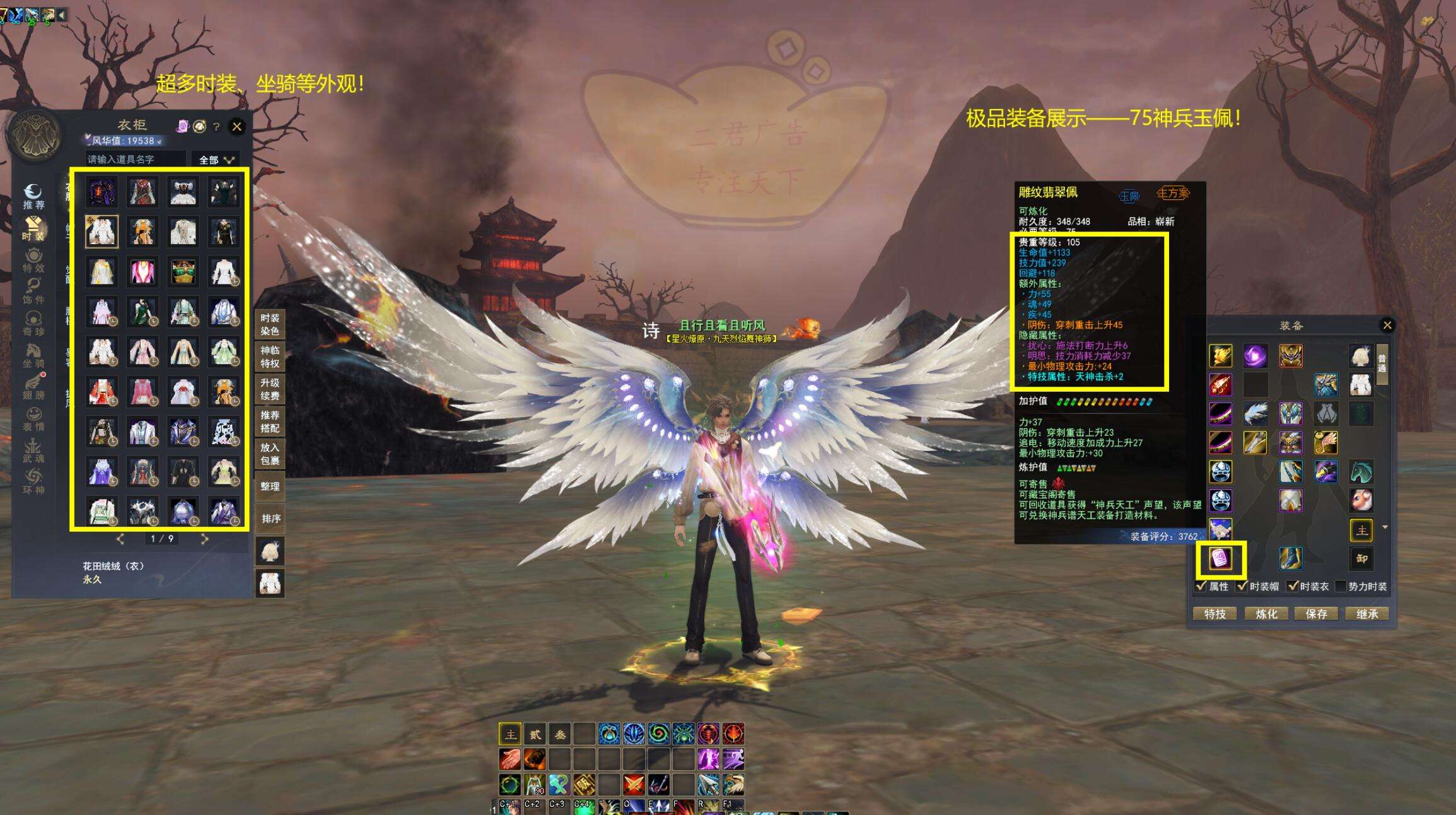The width and height of the screenshot is (1456, 815).
Task: Select the 推荐 recommended tab
Action: (33, 196)
